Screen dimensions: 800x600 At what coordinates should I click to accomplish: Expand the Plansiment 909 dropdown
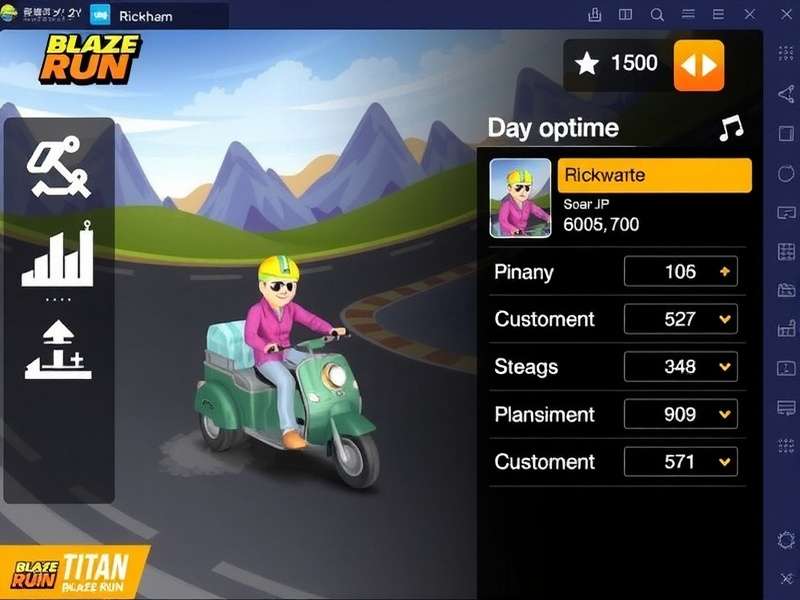click(681, 414)
